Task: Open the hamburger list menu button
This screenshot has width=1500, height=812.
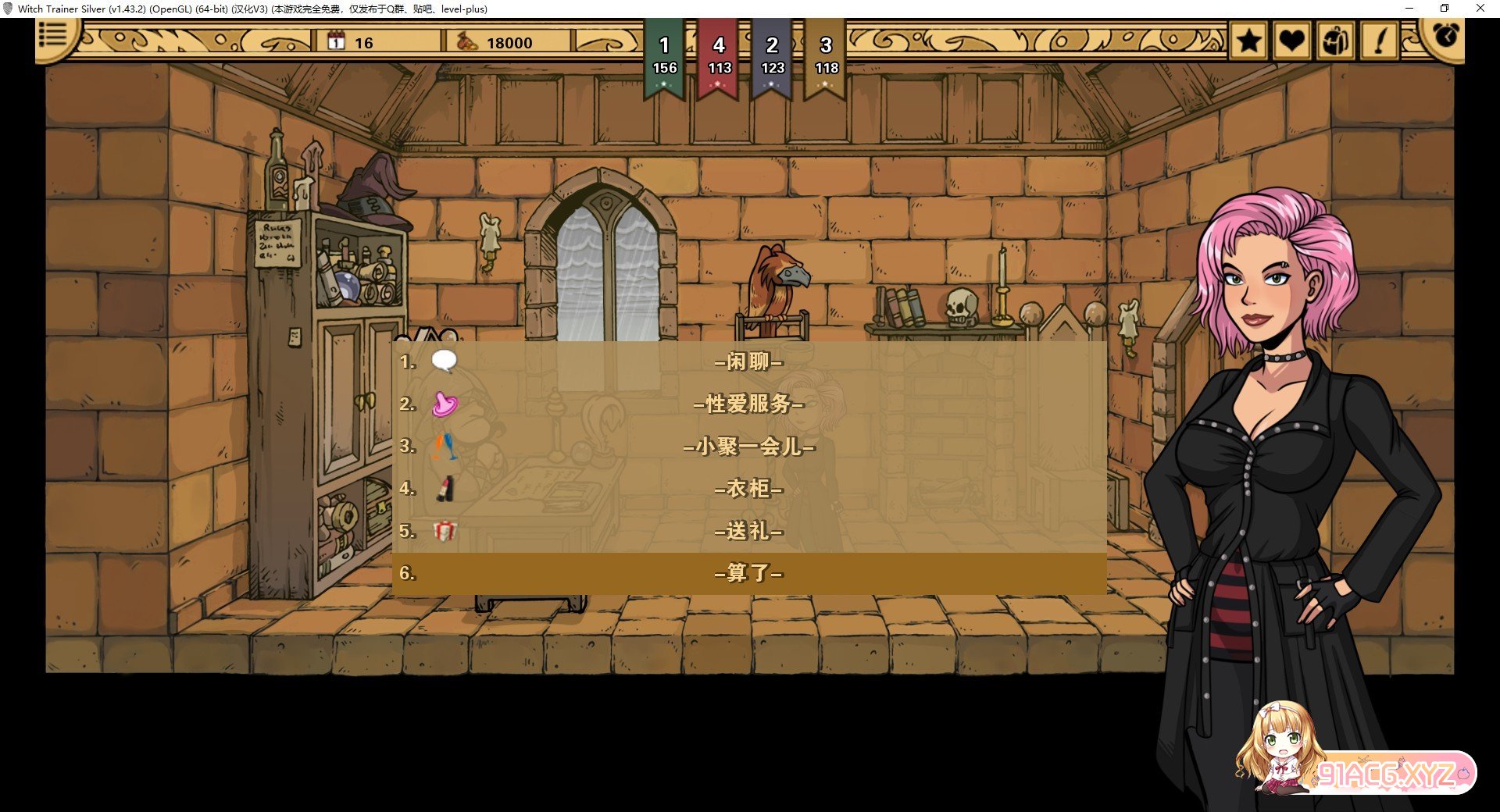Action: pyautogui.click(x=53, y=35)
